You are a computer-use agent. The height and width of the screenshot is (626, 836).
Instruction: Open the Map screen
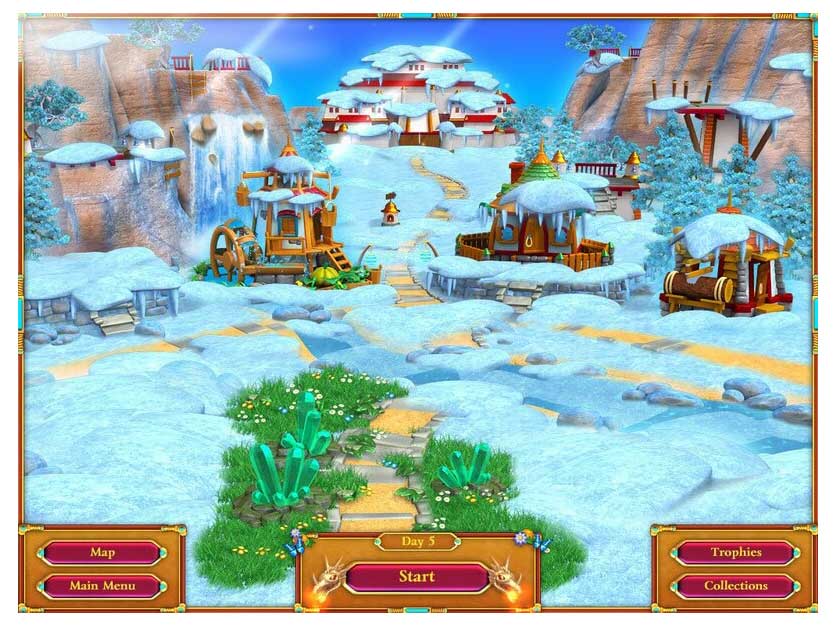102,552
